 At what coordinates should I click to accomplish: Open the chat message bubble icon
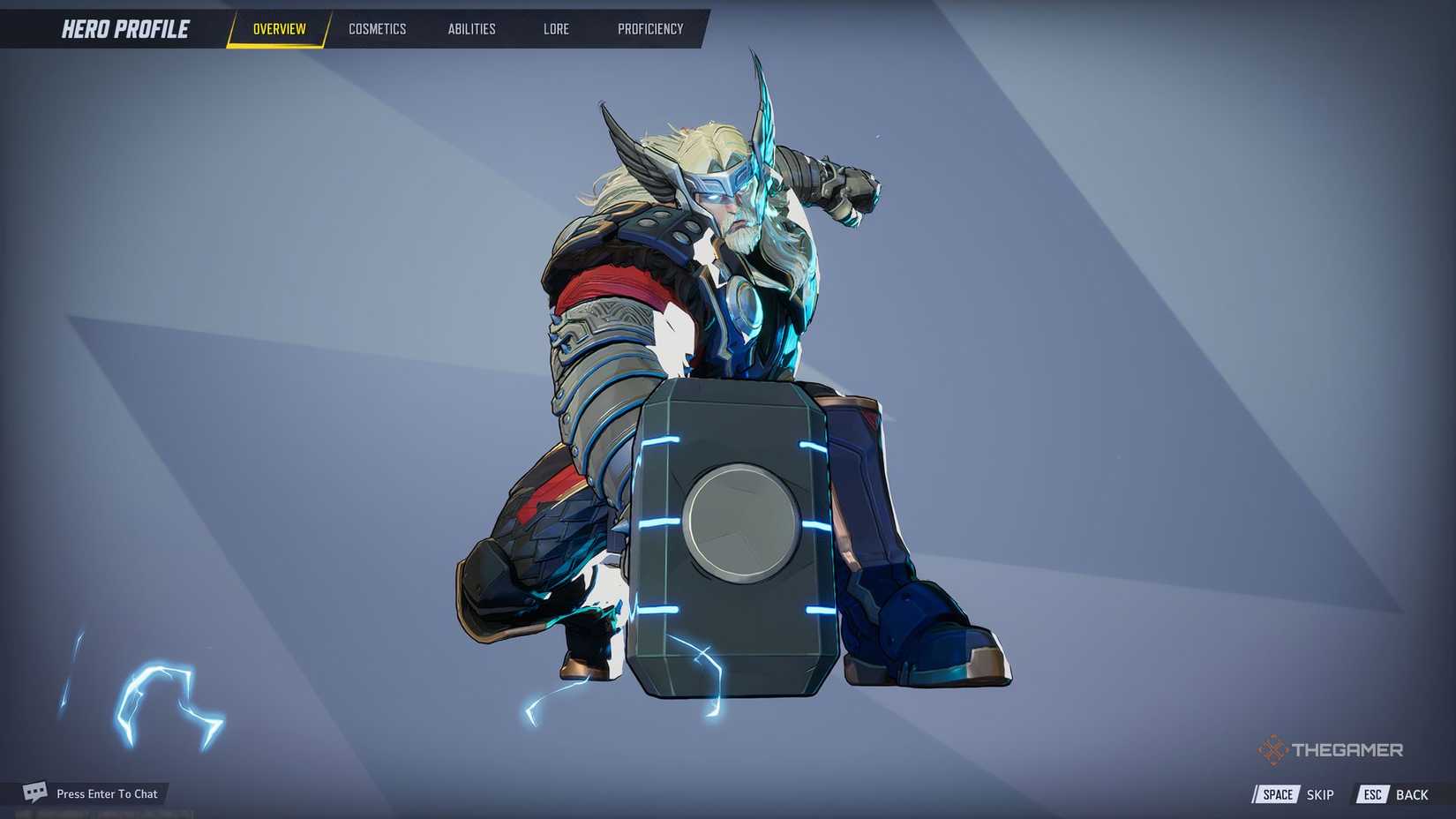[33, 793]
